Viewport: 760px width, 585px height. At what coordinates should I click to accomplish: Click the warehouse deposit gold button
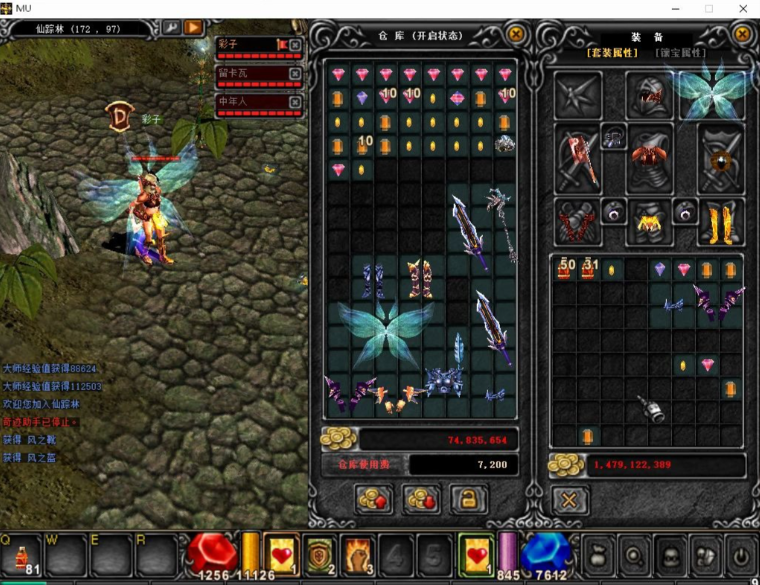373,499
